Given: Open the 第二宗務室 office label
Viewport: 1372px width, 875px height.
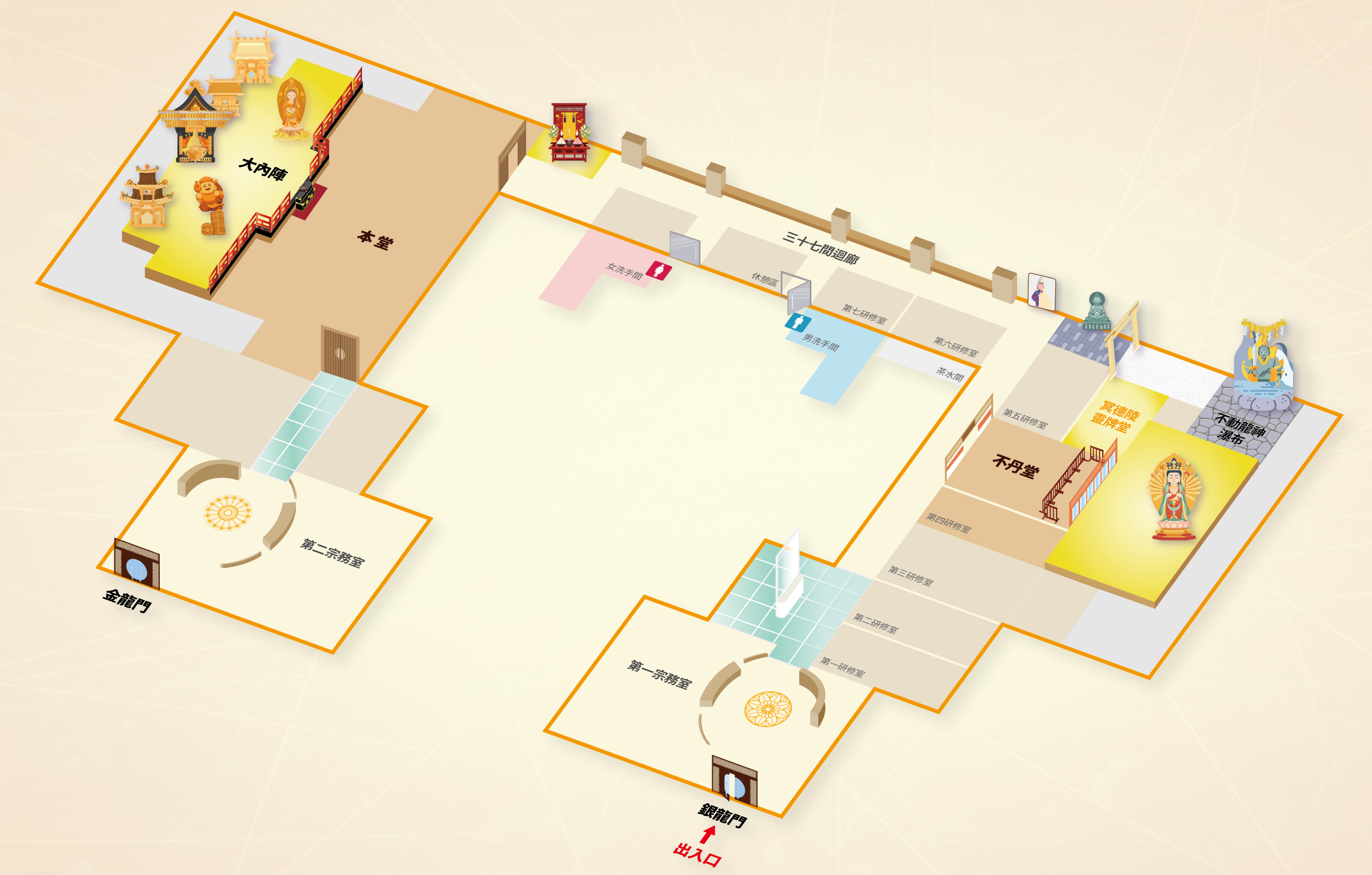Looking at the screenshot, I should click(332, 552).
